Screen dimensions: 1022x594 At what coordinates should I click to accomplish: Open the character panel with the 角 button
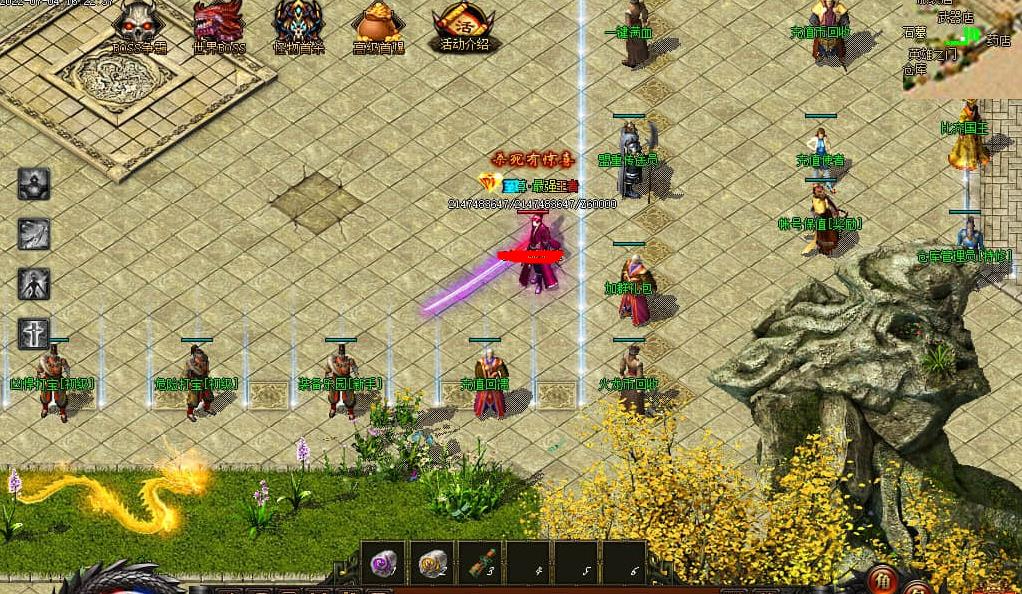(883, 580)
